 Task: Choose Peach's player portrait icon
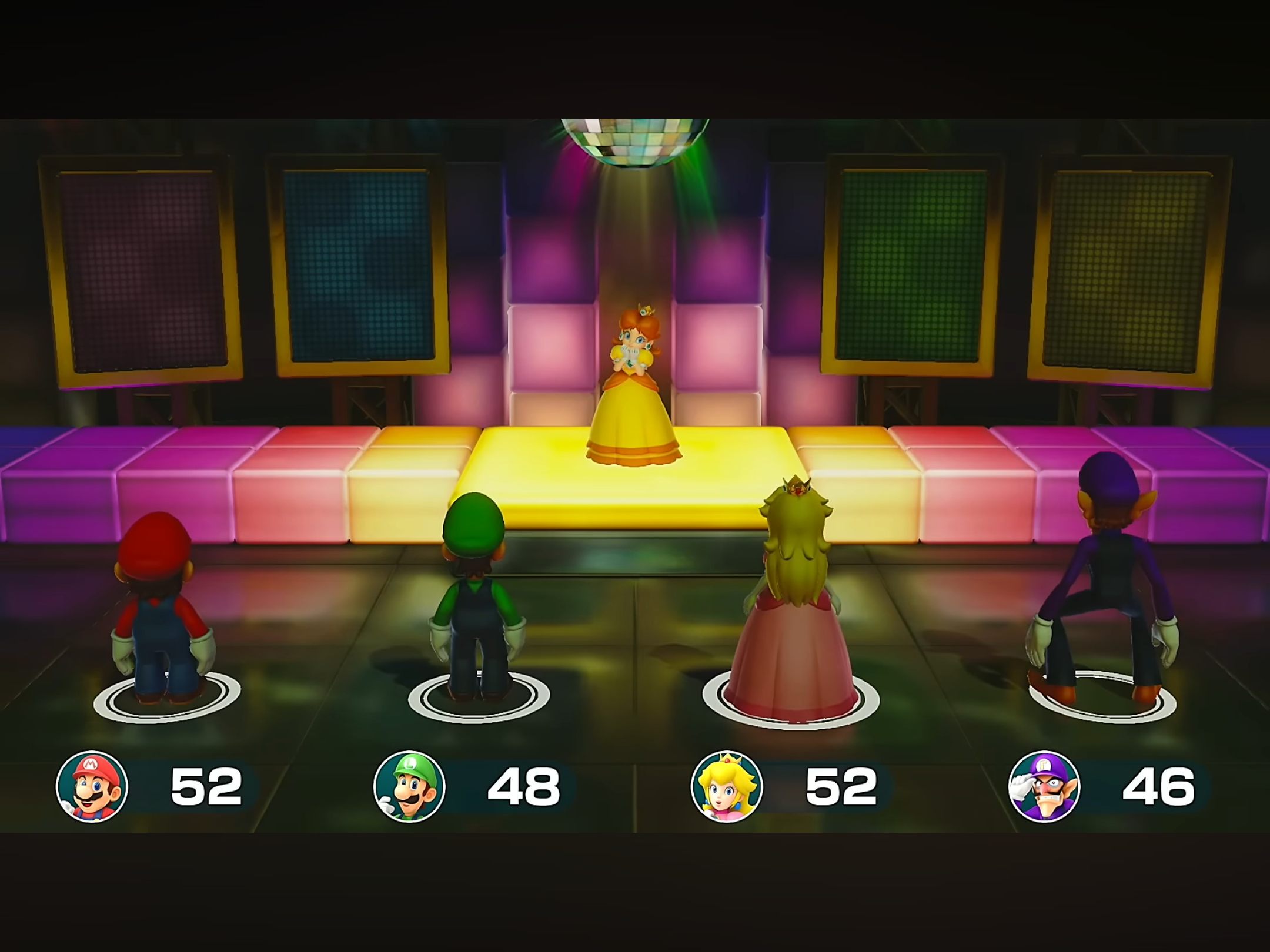(x=727, y=786)
